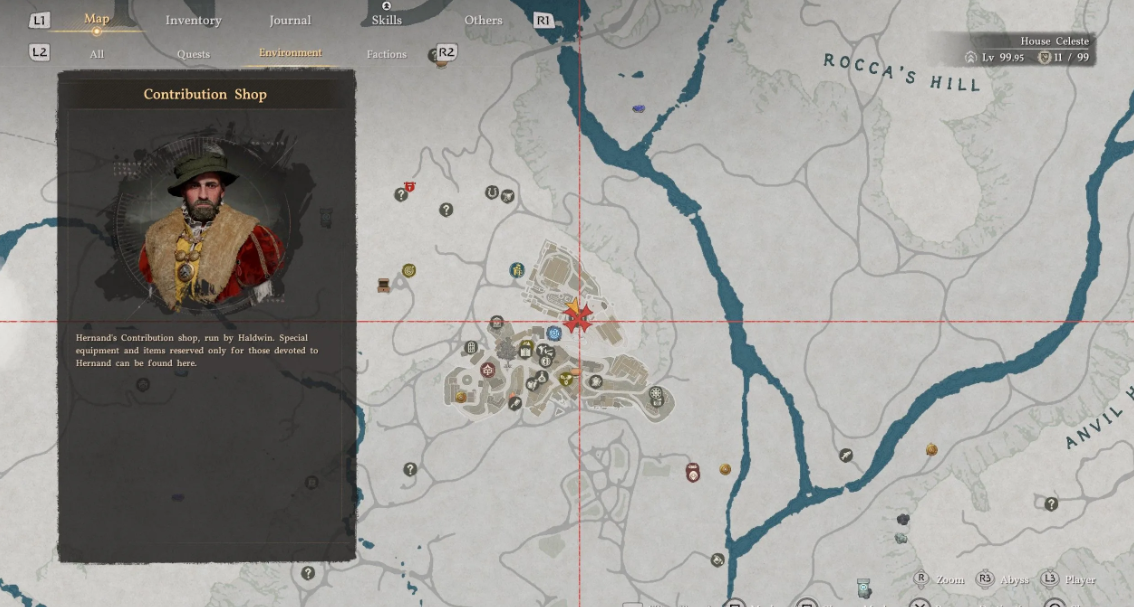Select the Others tab
The image size is (1134, 607).
[x=483, y=20]
